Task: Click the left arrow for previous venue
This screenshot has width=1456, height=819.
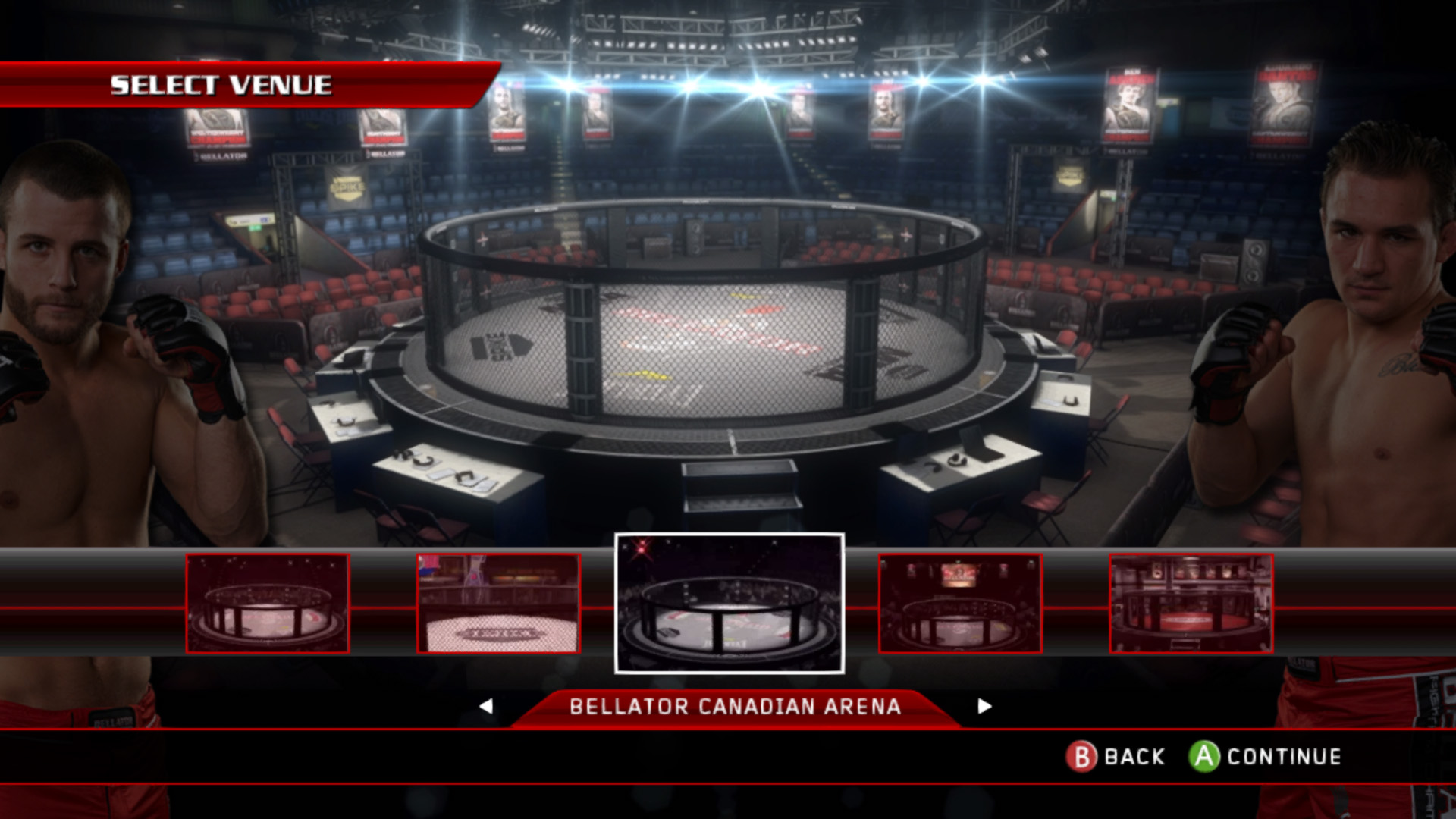Action: point(486,707)
